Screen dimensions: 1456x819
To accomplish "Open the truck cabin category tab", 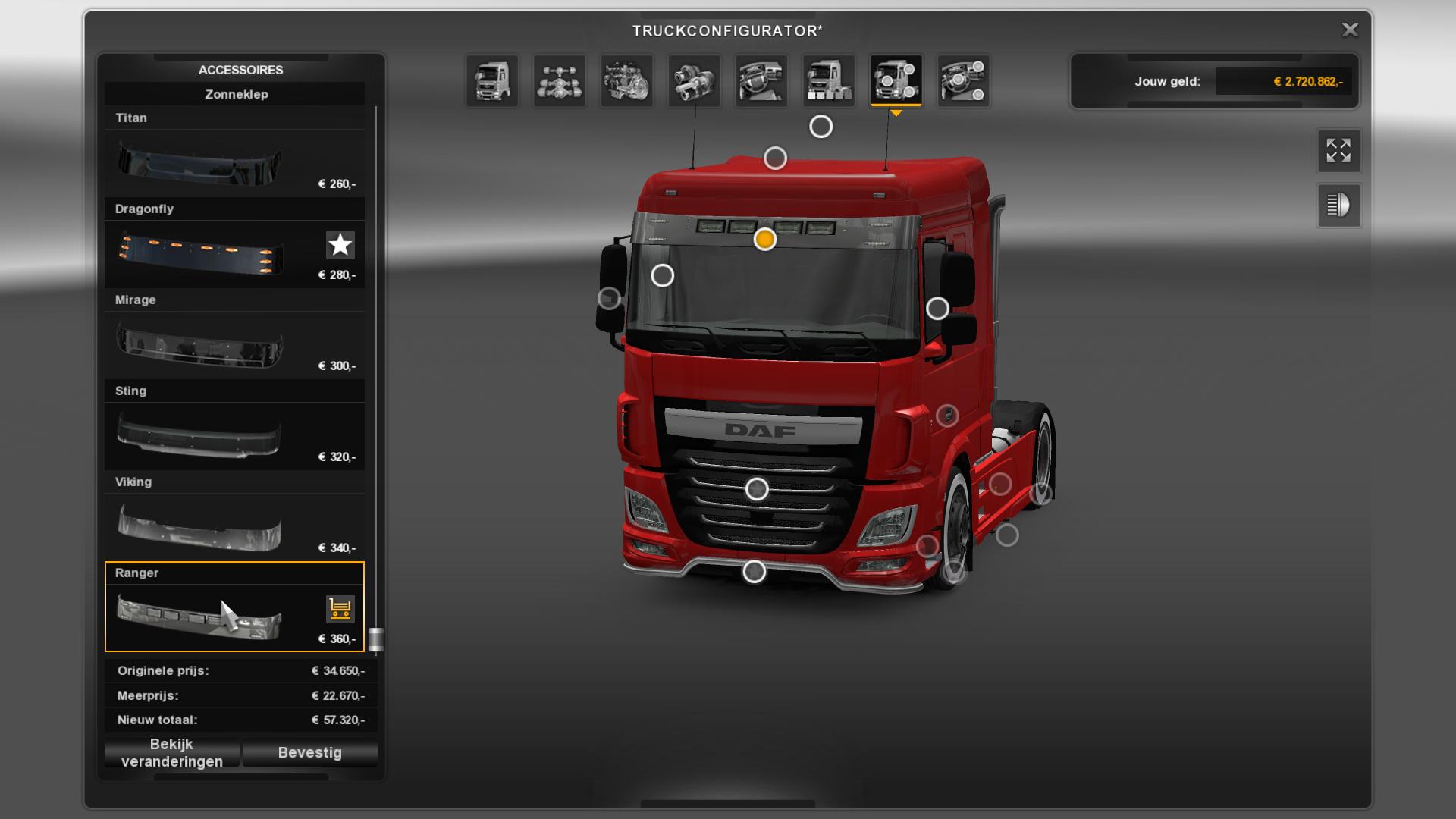I will click(492, 80).
